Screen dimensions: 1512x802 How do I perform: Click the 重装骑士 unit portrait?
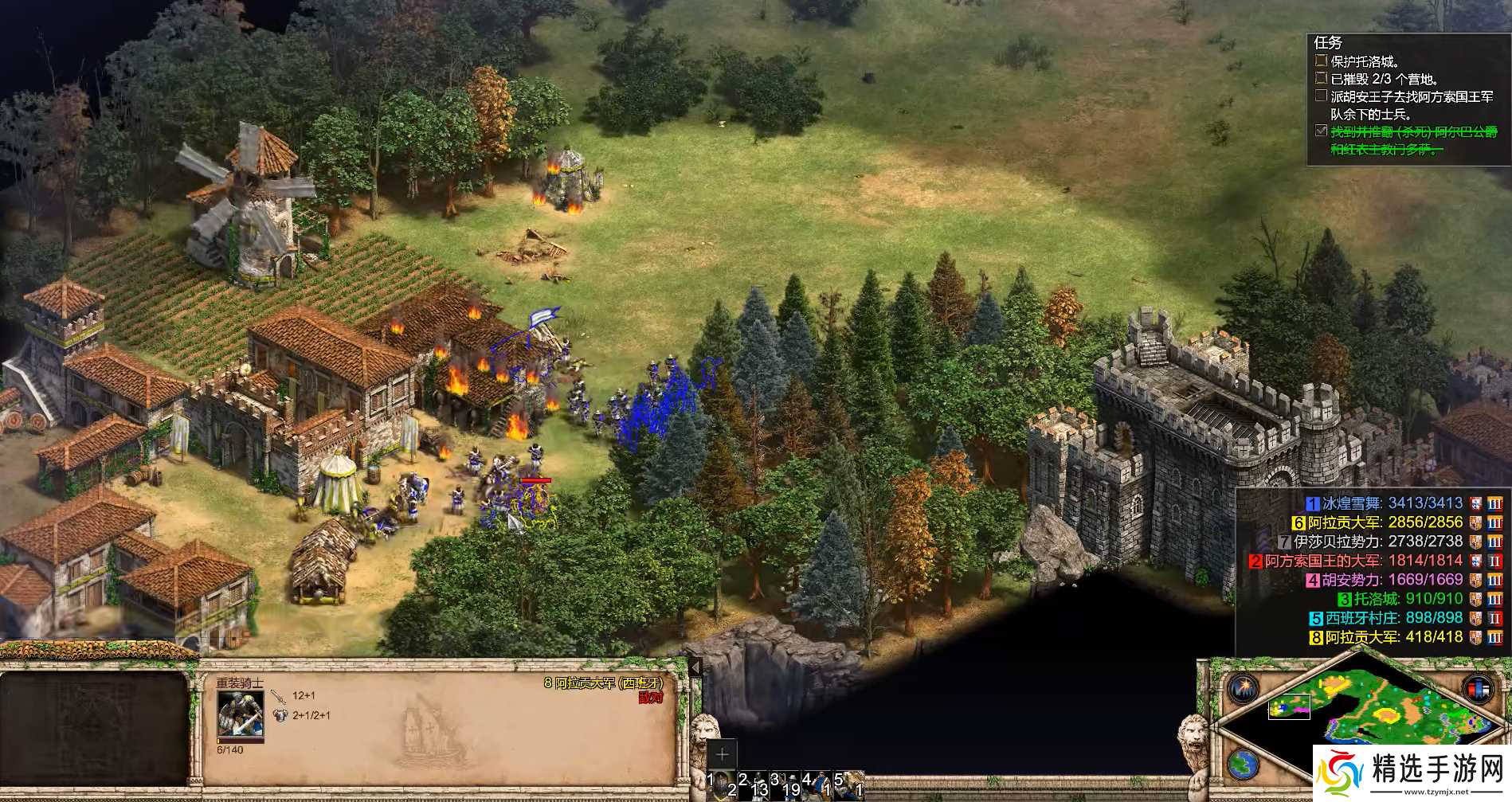click(x=240, y=715)
